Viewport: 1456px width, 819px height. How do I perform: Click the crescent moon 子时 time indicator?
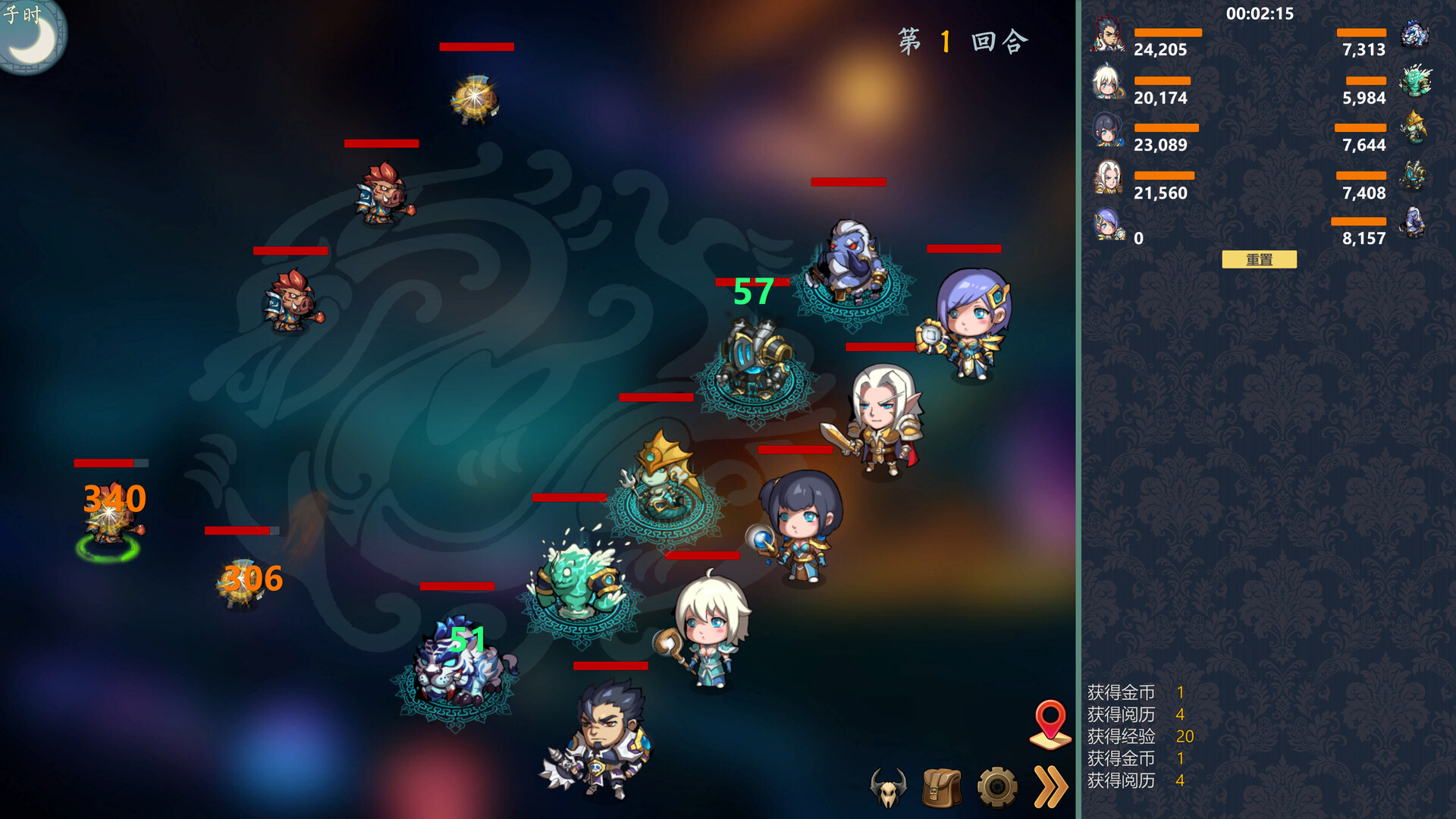(x=30, y=32)
